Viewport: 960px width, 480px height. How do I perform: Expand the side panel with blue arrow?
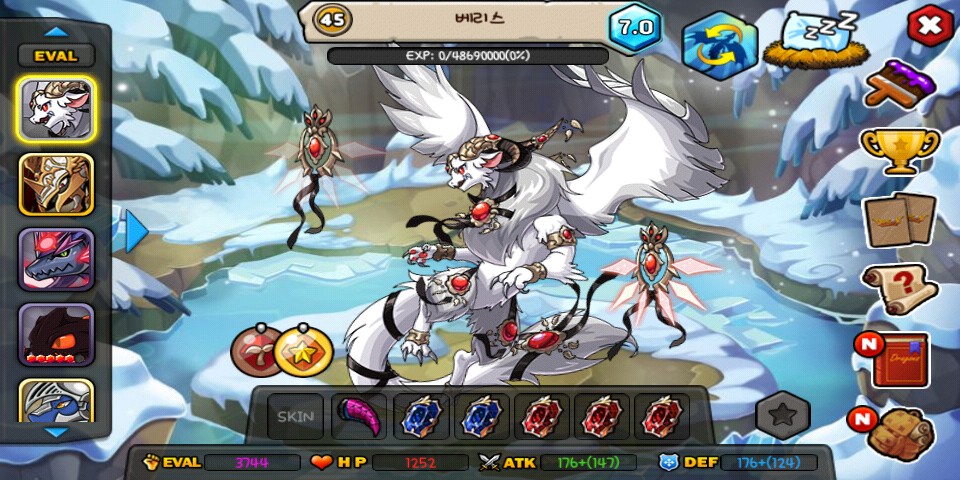pyautogui.click(x=136, y=231)
